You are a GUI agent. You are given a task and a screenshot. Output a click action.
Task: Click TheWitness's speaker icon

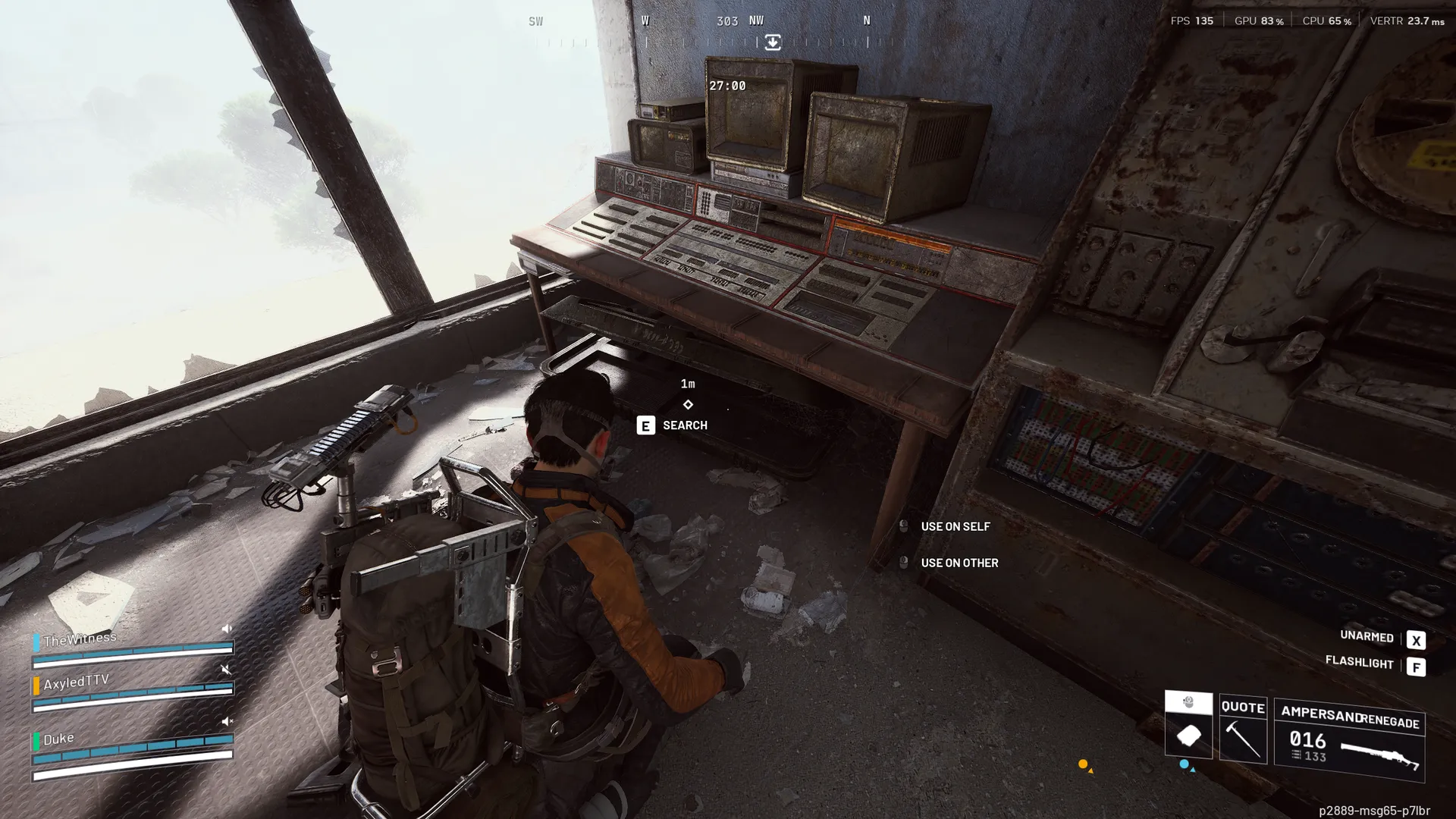(x=227, y=629)
